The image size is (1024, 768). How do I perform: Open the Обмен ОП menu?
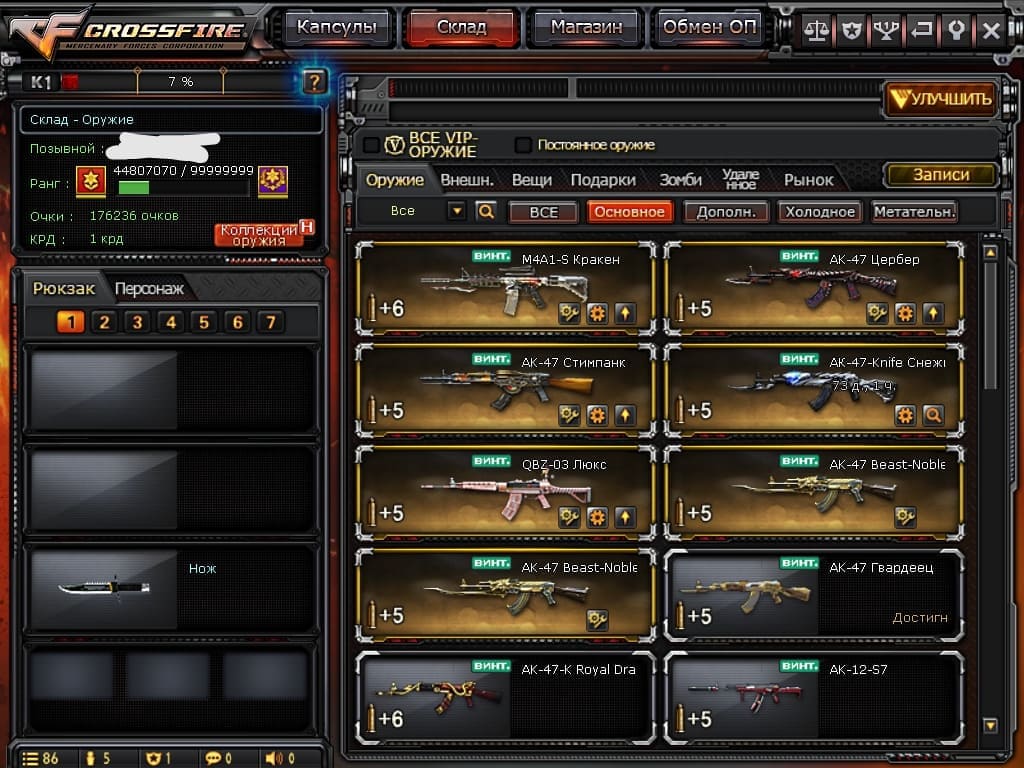click(710, 28)
